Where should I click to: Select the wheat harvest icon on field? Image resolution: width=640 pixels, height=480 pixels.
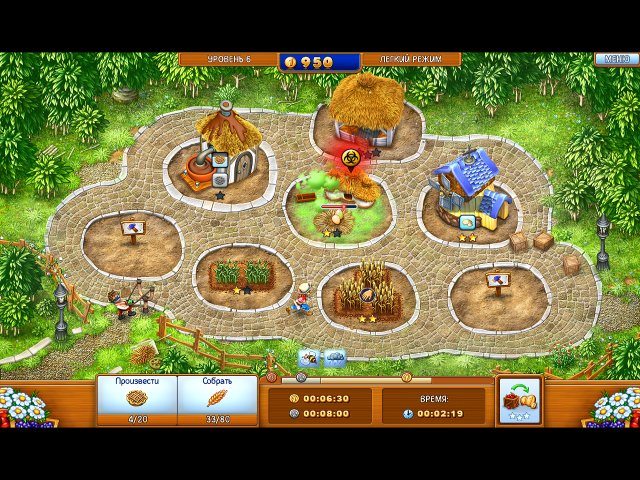point(368,293)
